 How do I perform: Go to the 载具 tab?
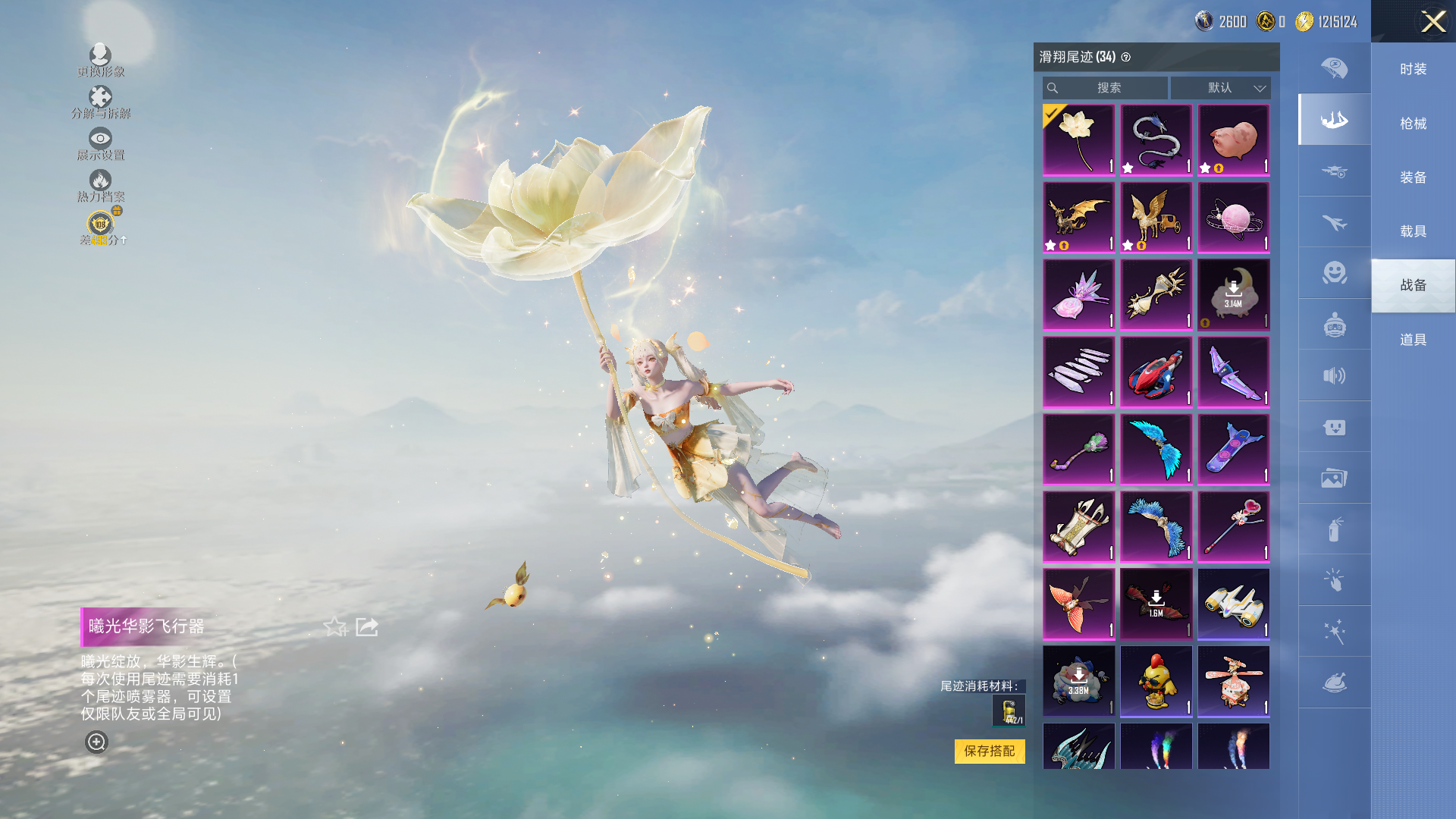pyautogui.click(x=1413, y=231)
